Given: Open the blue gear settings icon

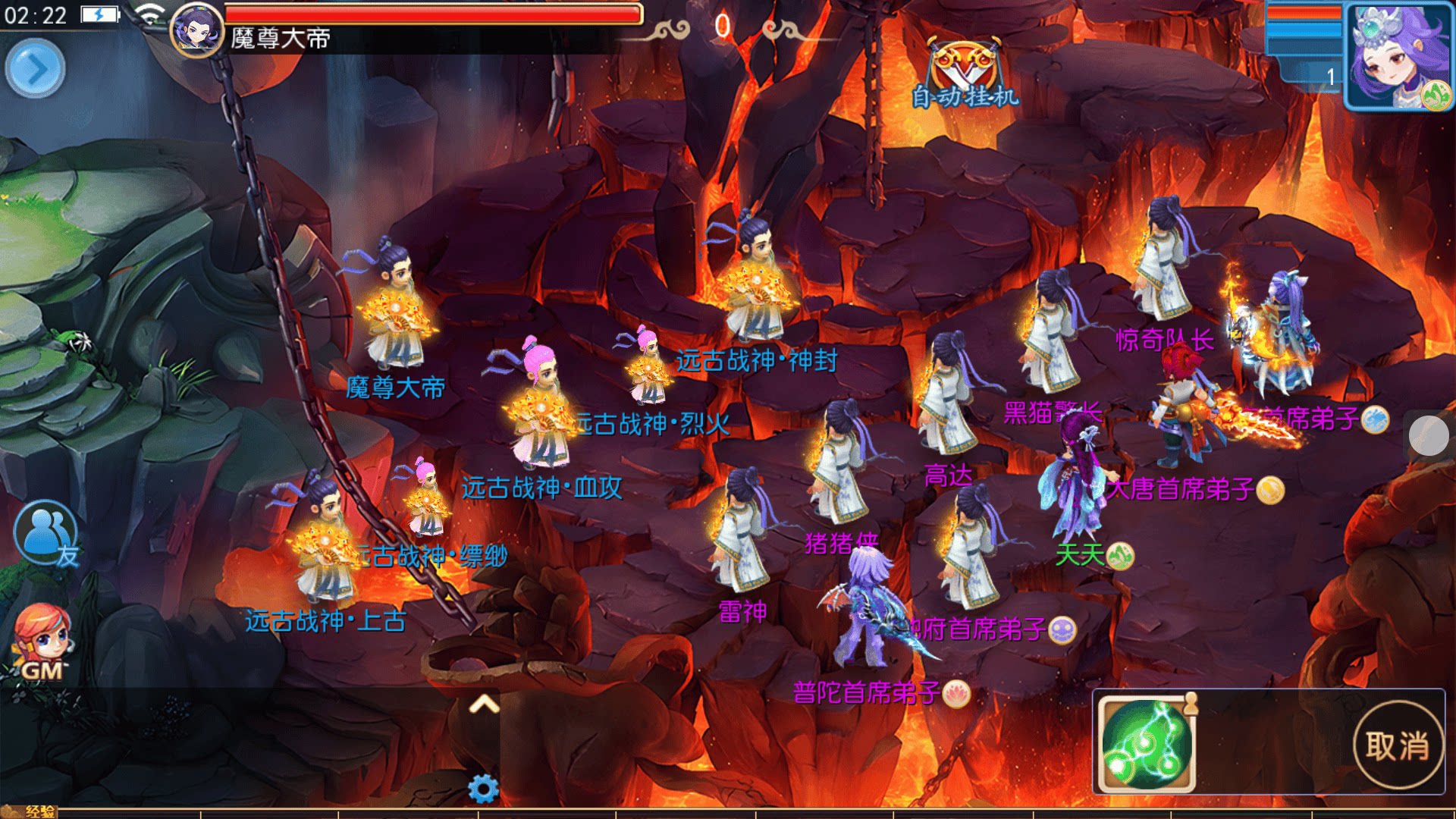Looking at the screenshot, I should 483,789.
